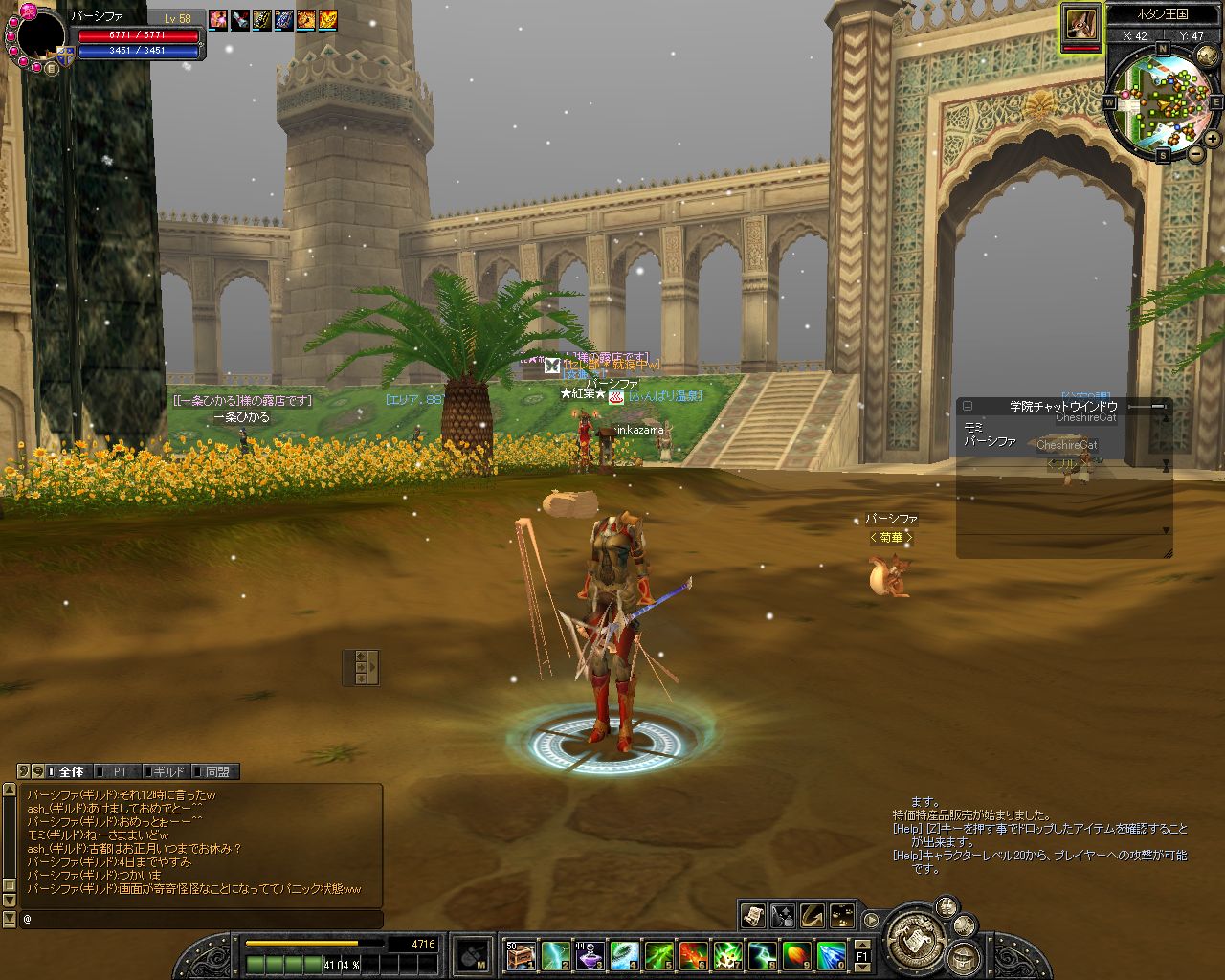The width and height of the screenshot is (1225, 980).
Task: Toggle the mouse mode M button
Action: click(x=473, y=954)
